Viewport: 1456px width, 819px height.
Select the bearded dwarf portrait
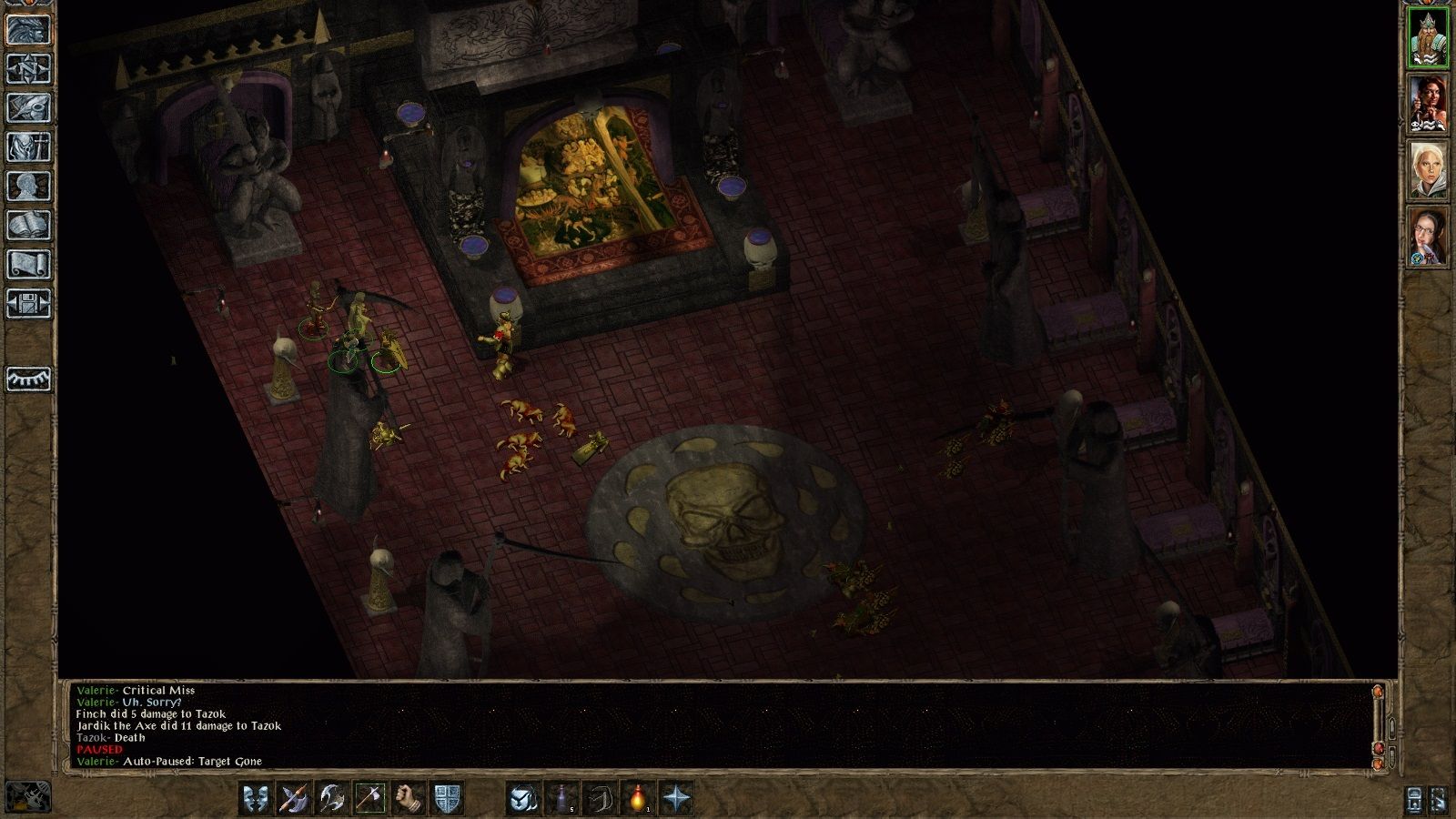[1427, 36]
